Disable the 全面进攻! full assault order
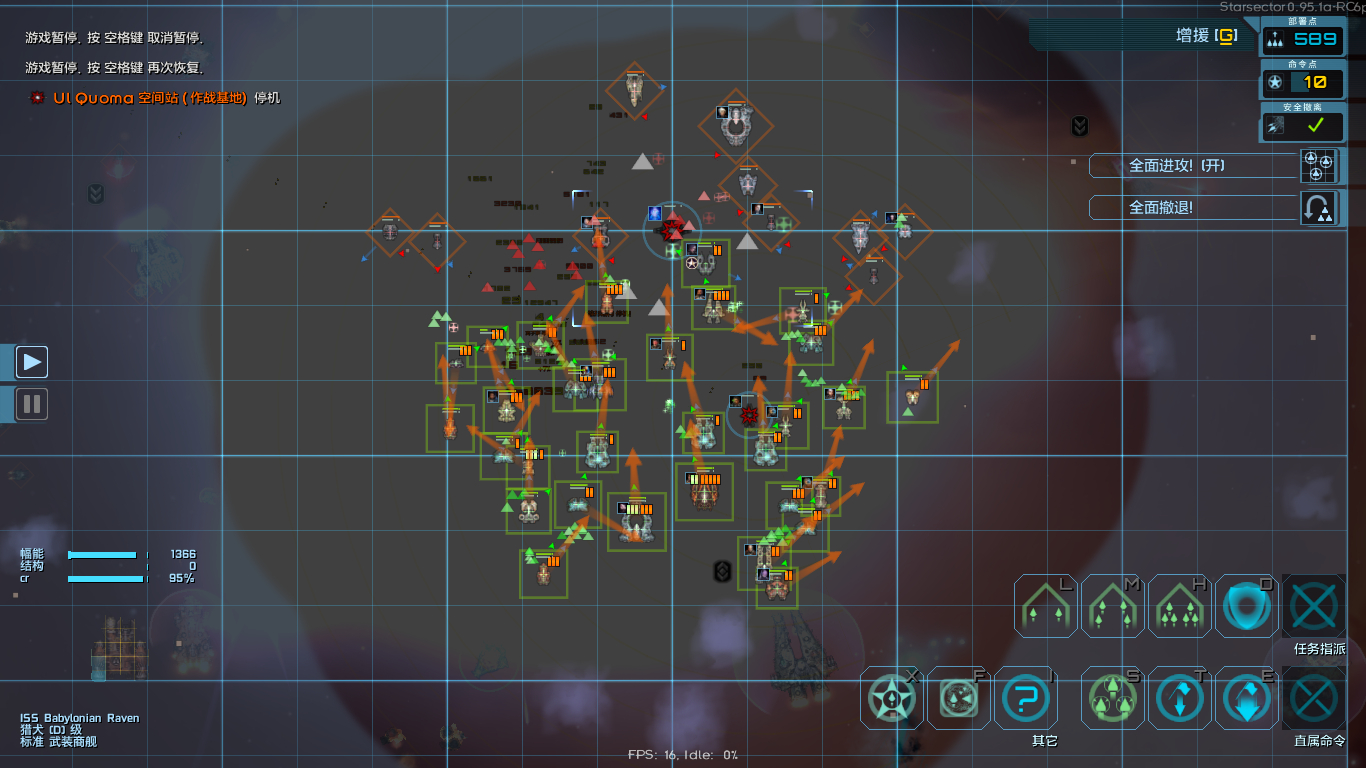Image resolution: width=1366 pixels, height=768 pixels. [1190, 165]
